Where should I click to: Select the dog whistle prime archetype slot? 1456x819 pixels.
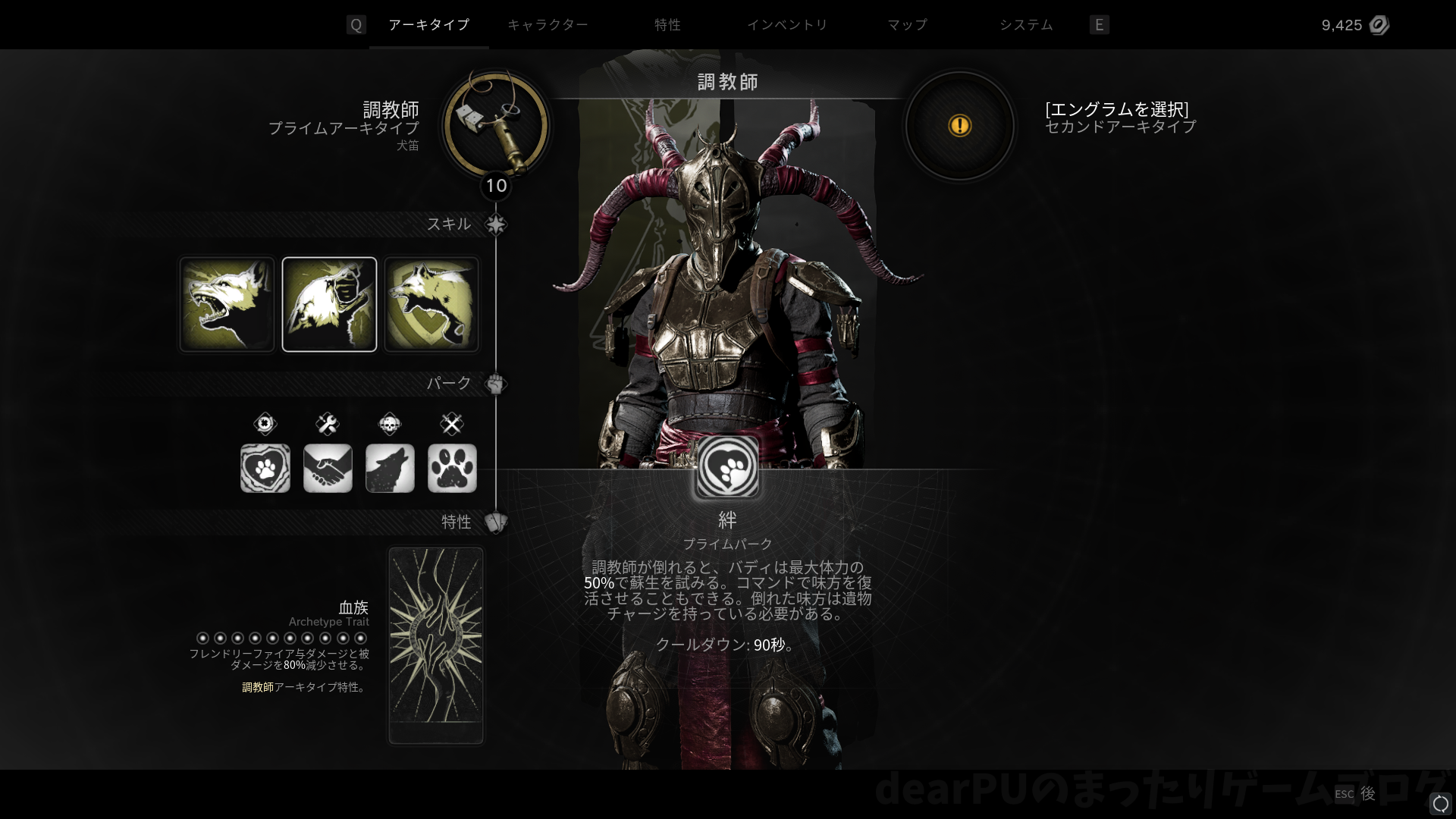[496, 125]
